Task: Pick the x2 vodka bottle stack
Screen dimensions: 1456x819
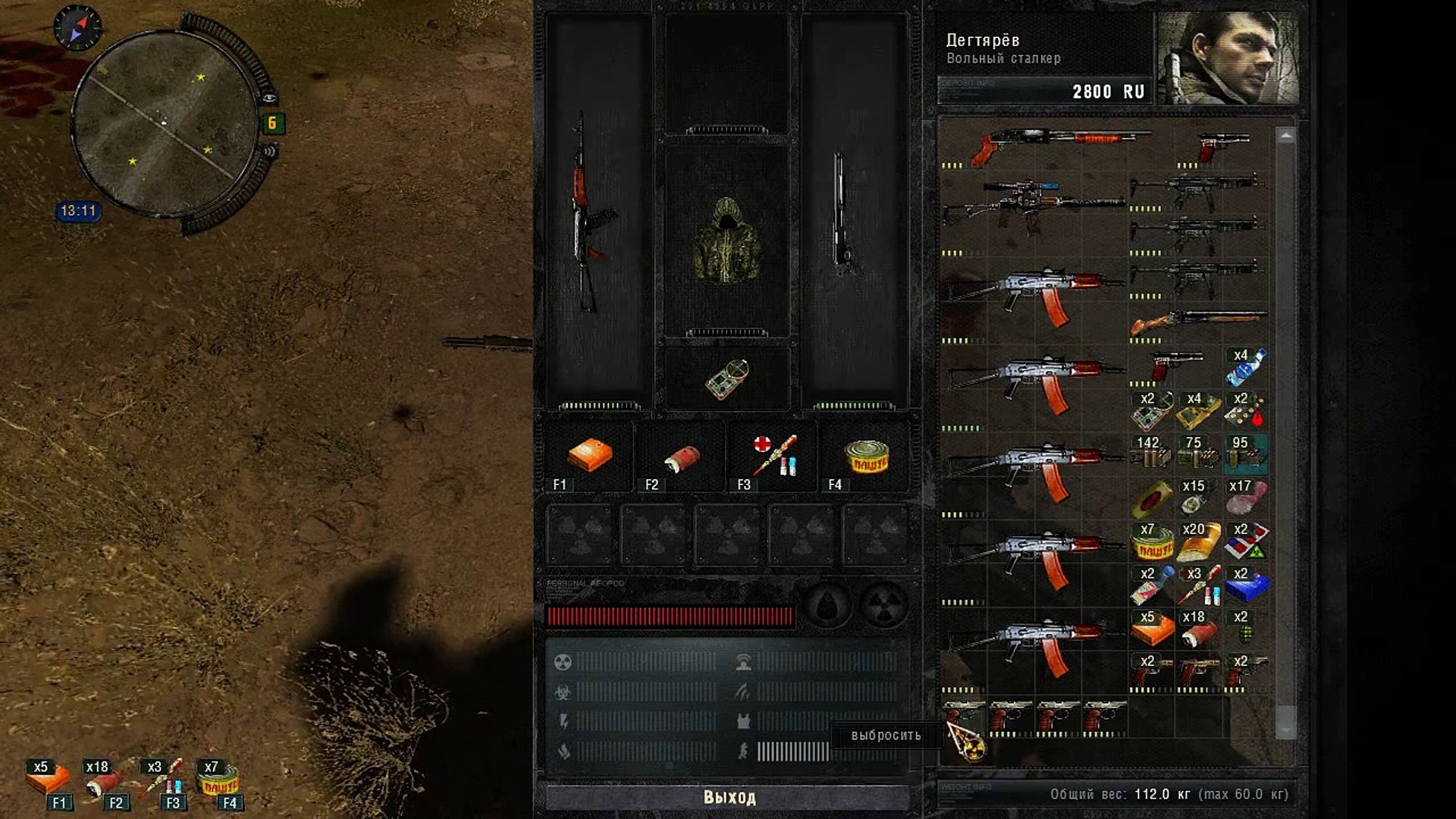Action: point(1150,585)
